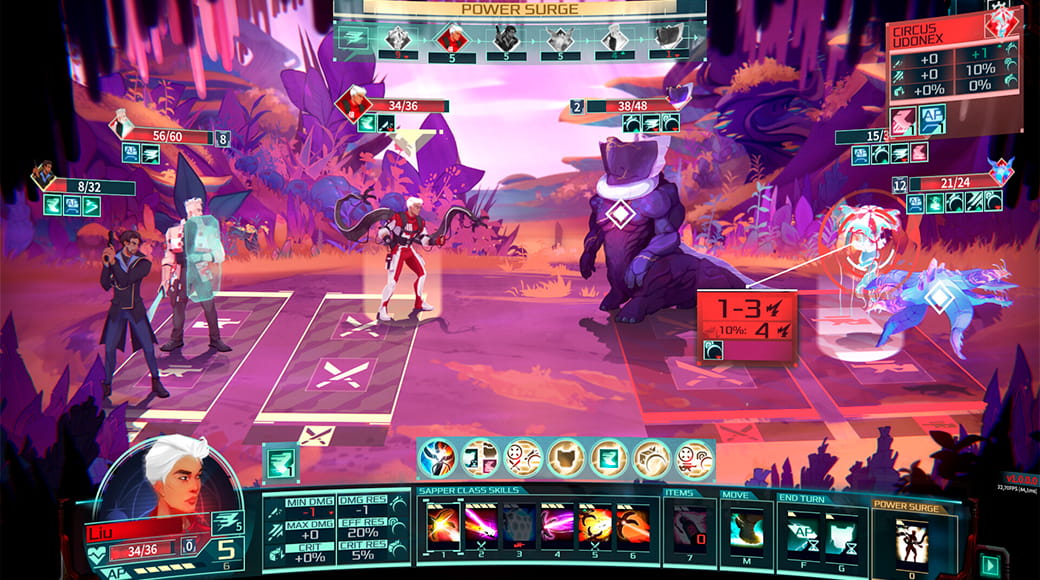Select the gun-wielding woman in the turn order
Image resolution: width=1040 pixels, height=580 pixels.
(506, 38)
